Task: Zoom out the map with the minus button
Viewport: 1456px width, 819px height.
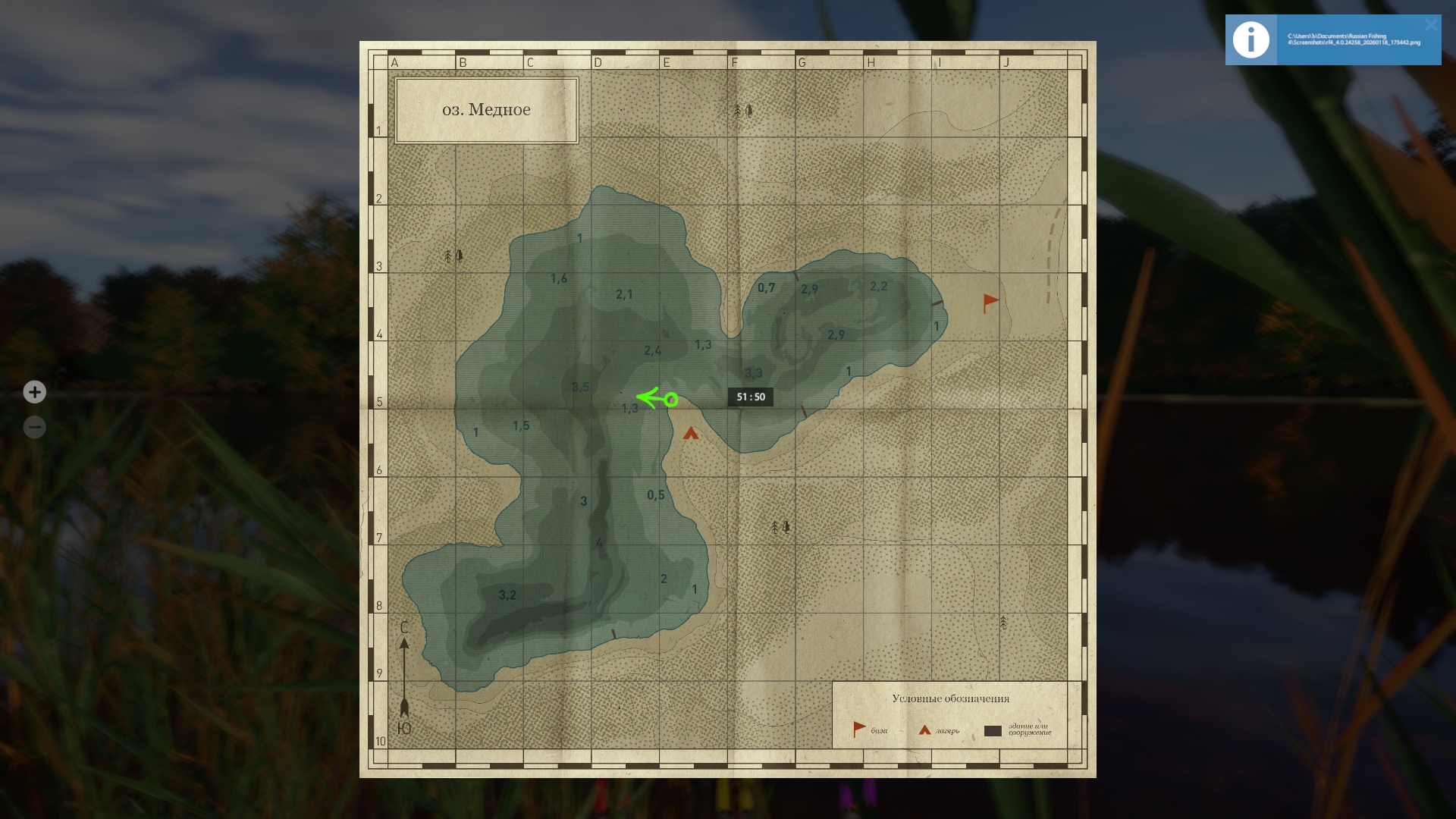Action: pos(34,427)
